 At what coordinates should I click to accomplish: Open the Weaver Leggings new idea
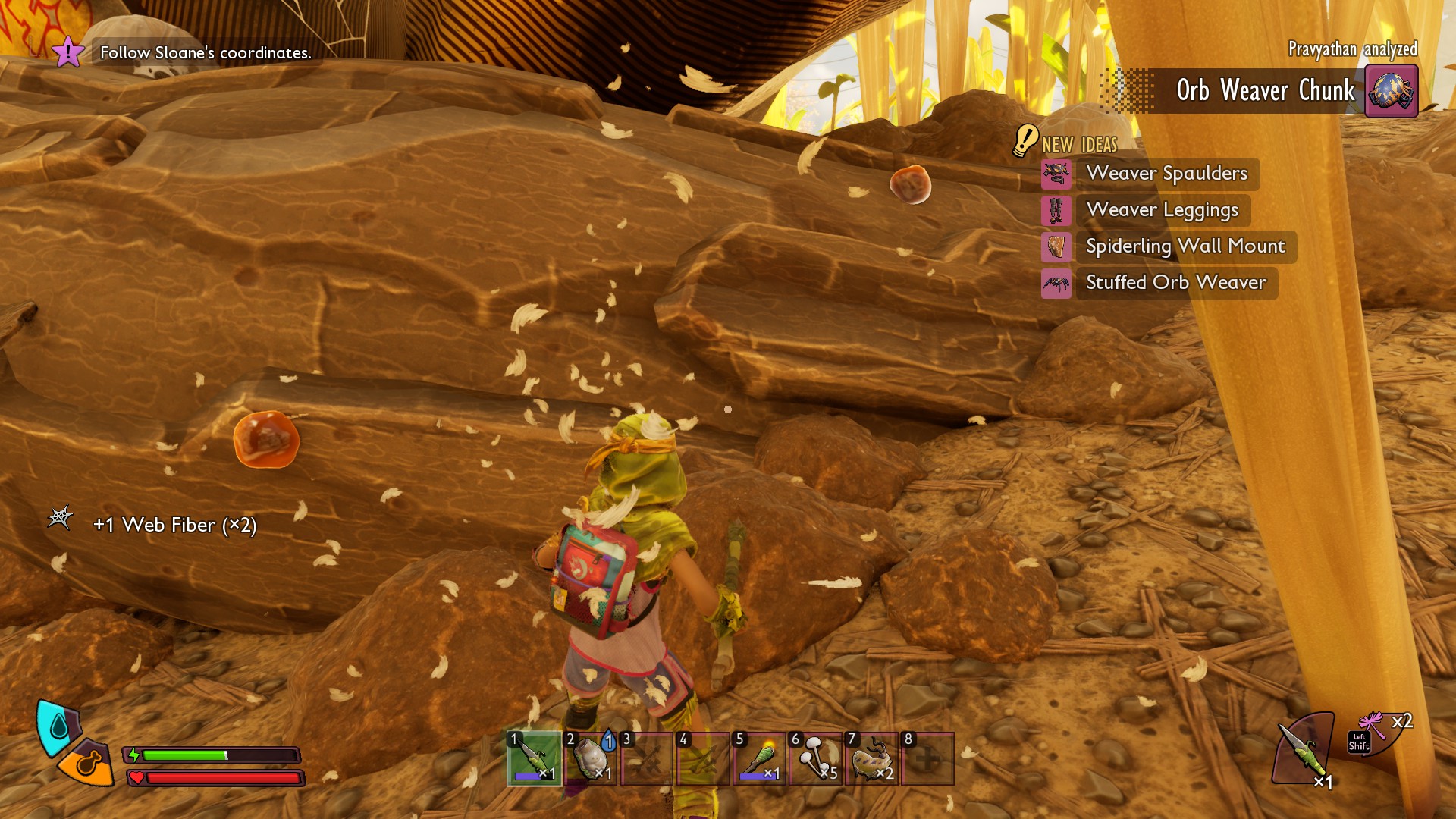coord(1162,210)
